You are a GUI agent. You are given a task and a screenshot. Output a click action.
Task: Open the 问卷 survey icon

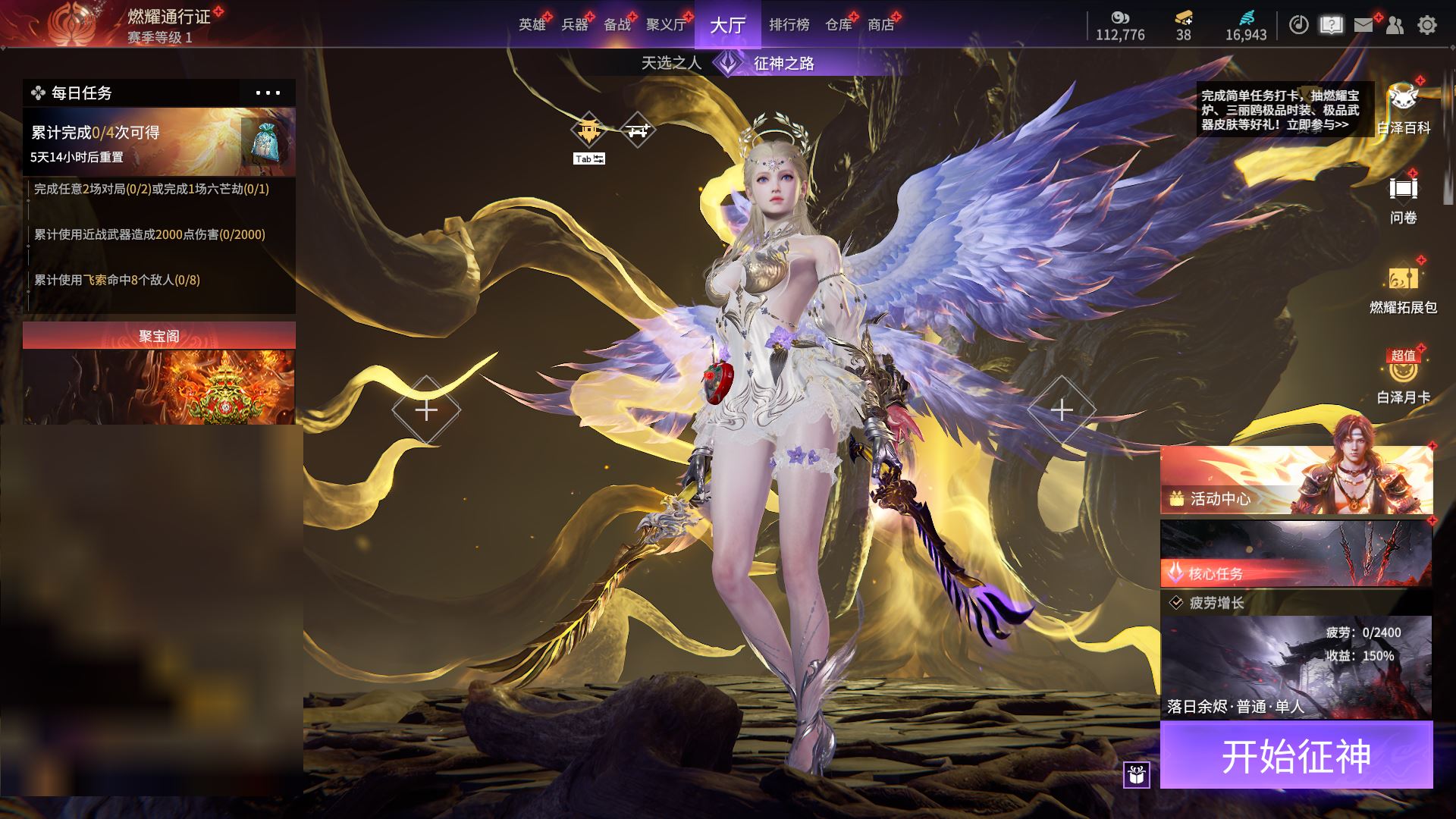1403,199
